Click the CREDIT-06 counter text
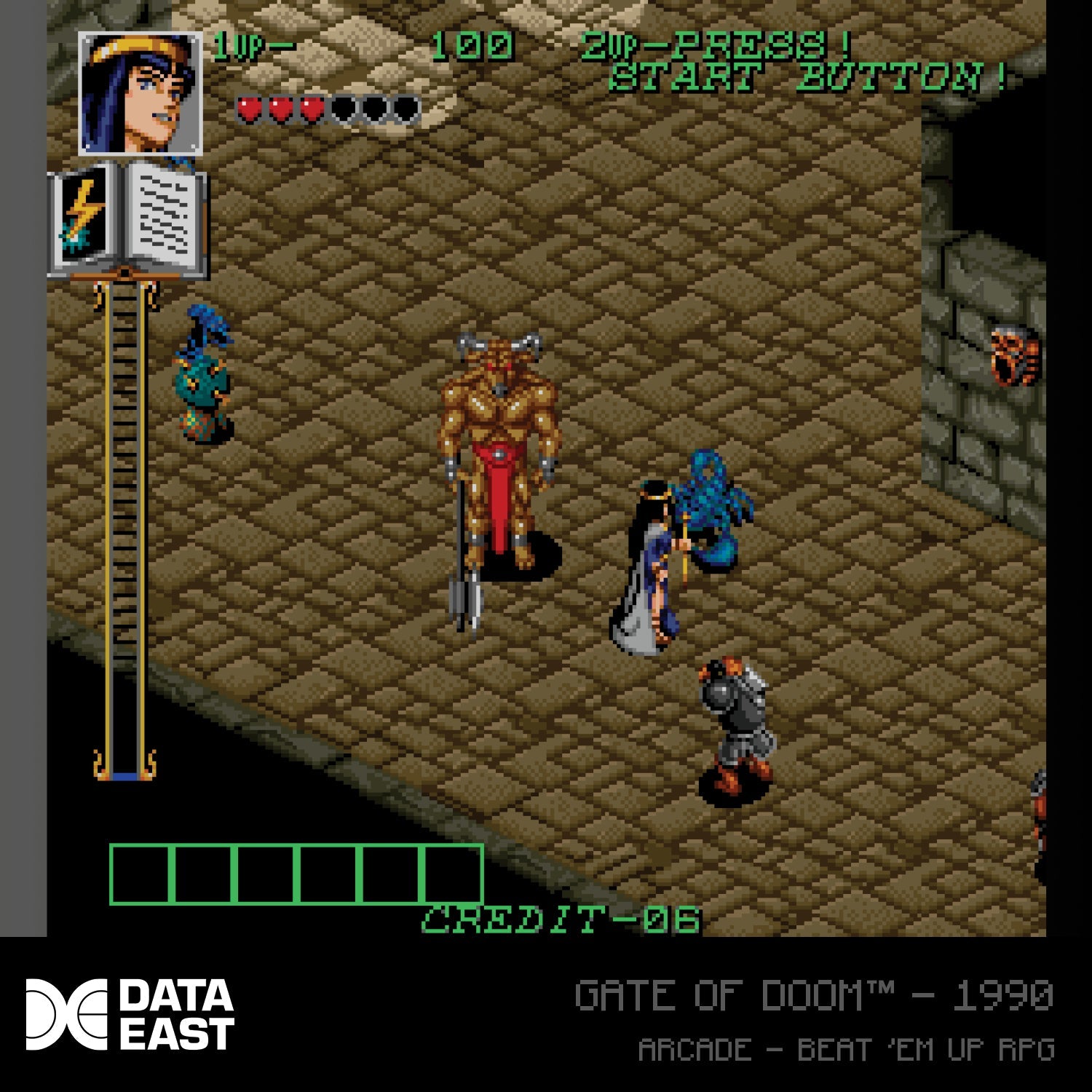1092x1092 pixels. 561,921
